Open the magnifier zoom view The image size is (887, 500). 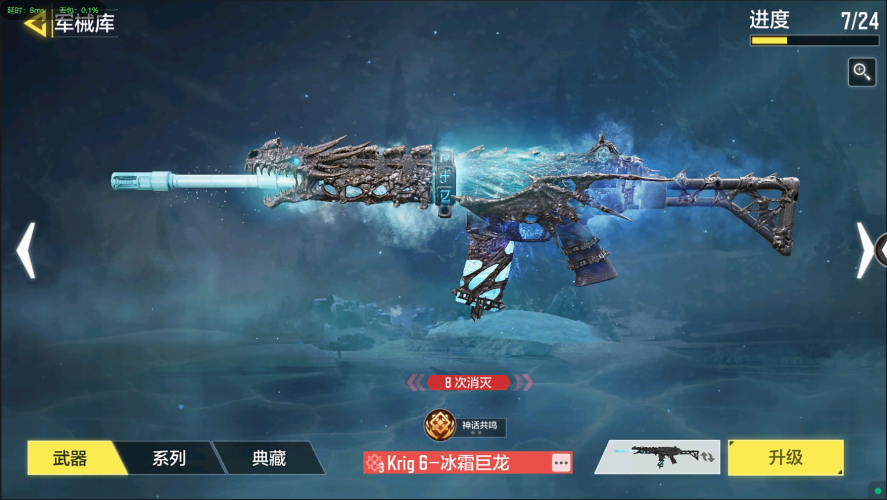tap(861, 72)
